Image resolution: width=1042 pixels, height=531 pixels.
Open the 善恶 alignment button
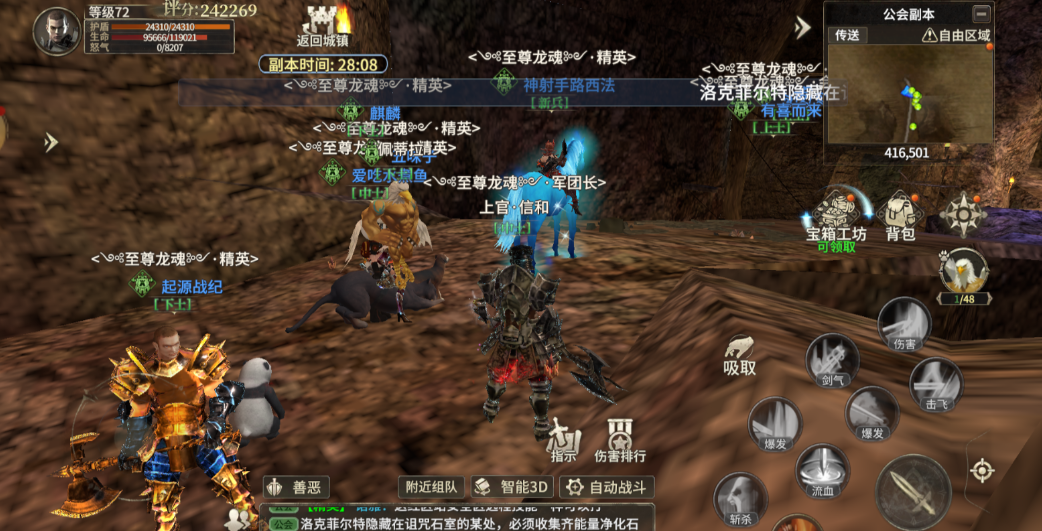(296, 487)
